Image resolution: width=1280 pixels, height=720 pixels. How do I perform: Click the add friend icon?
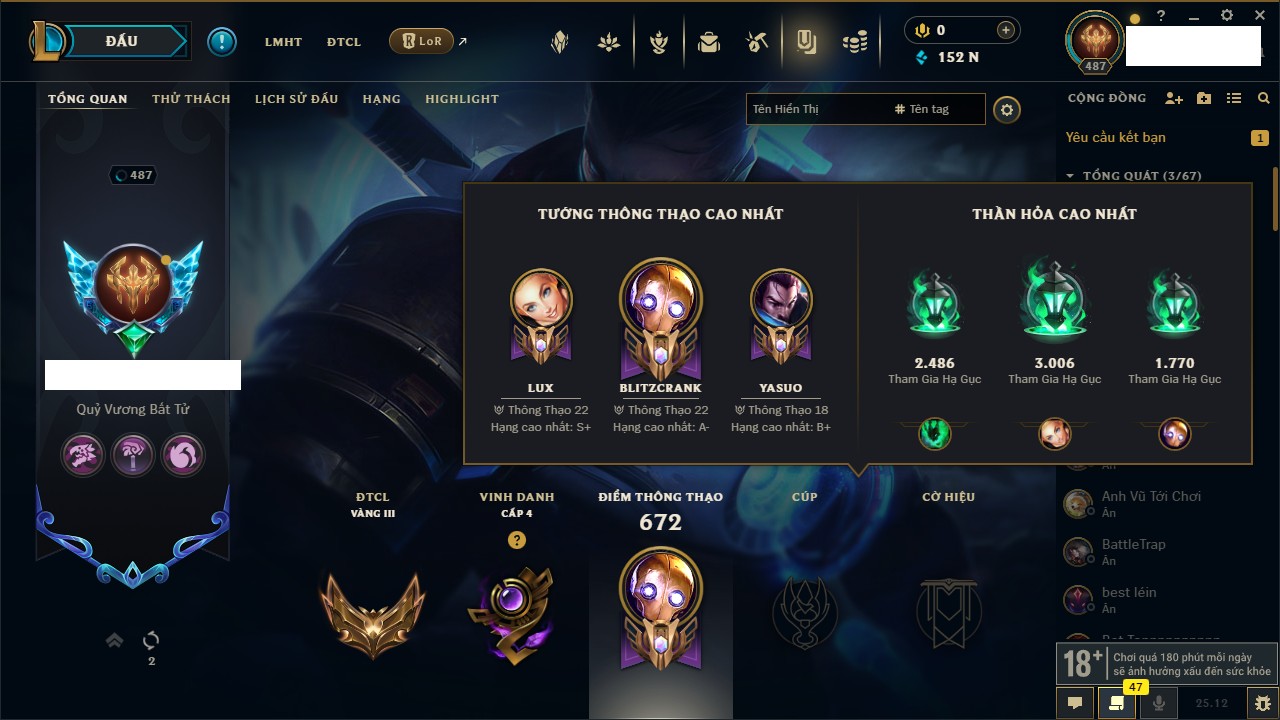pos(1174,99)
